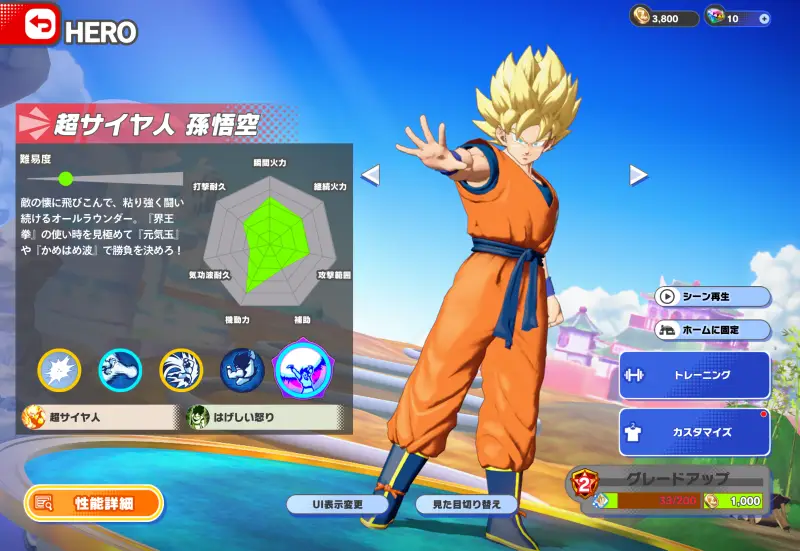Pin this hero to home (ホームに固定)
800x551 pixels.
point(713,330)
